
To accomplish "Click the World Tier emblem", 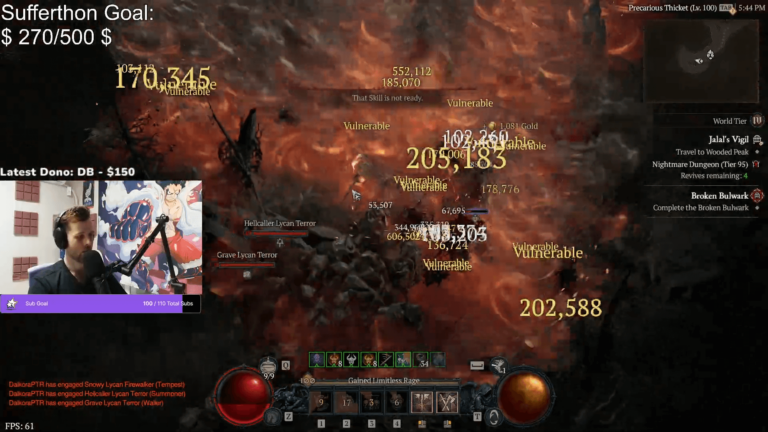I will [x=757, y=120].
